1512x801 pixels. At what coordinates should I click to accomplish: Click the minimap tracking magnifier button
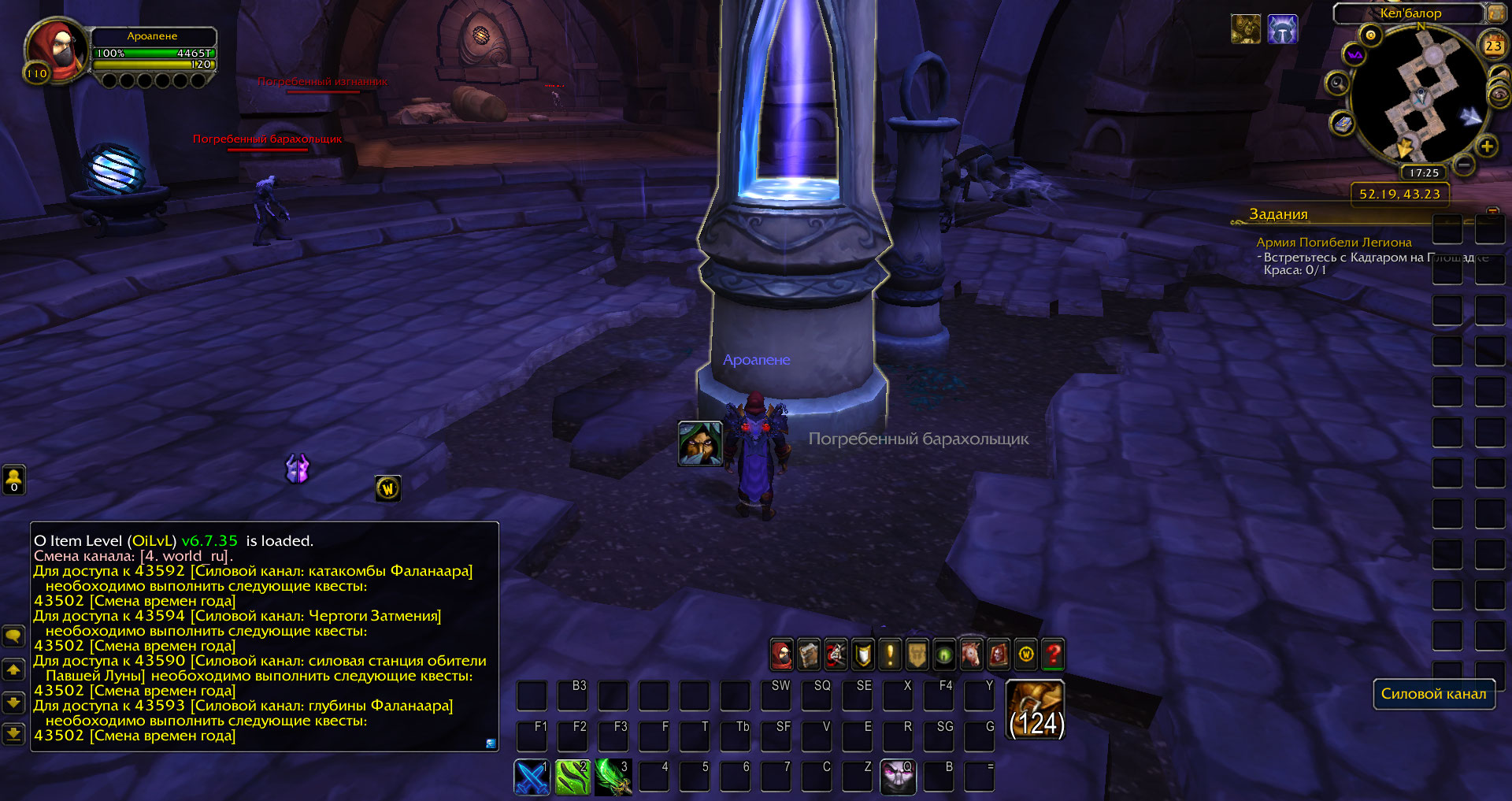click(1336, 83)
